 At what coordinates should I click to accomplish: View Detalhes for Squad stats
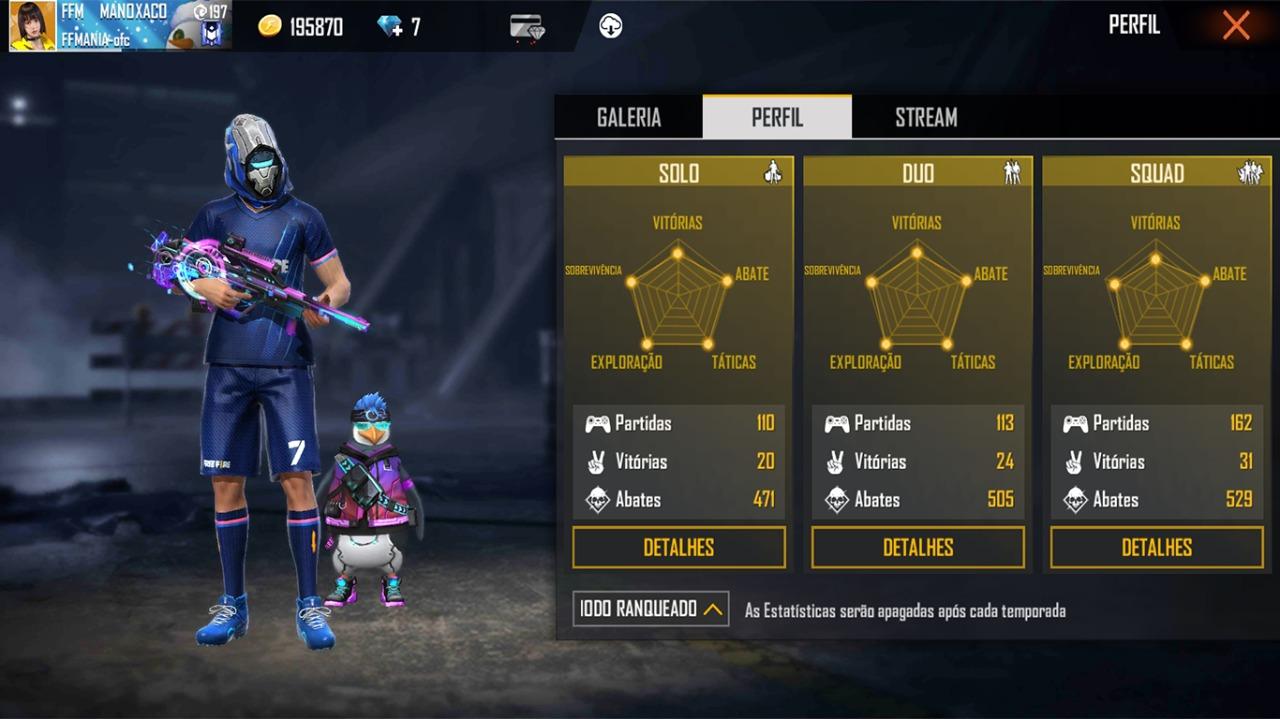click(1157, 547)
